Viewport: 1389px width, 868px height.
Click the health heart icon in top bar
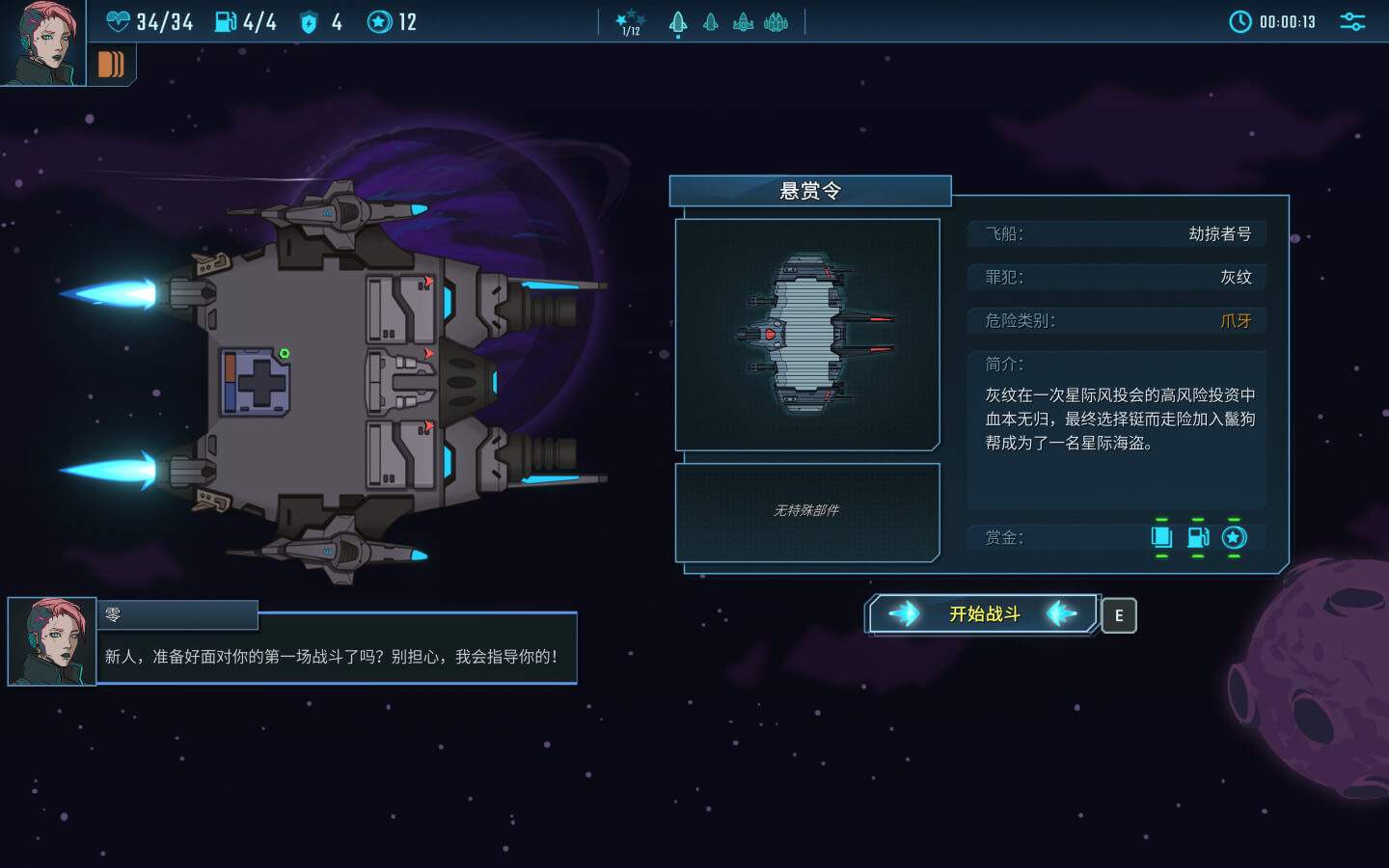pos(119,21)
